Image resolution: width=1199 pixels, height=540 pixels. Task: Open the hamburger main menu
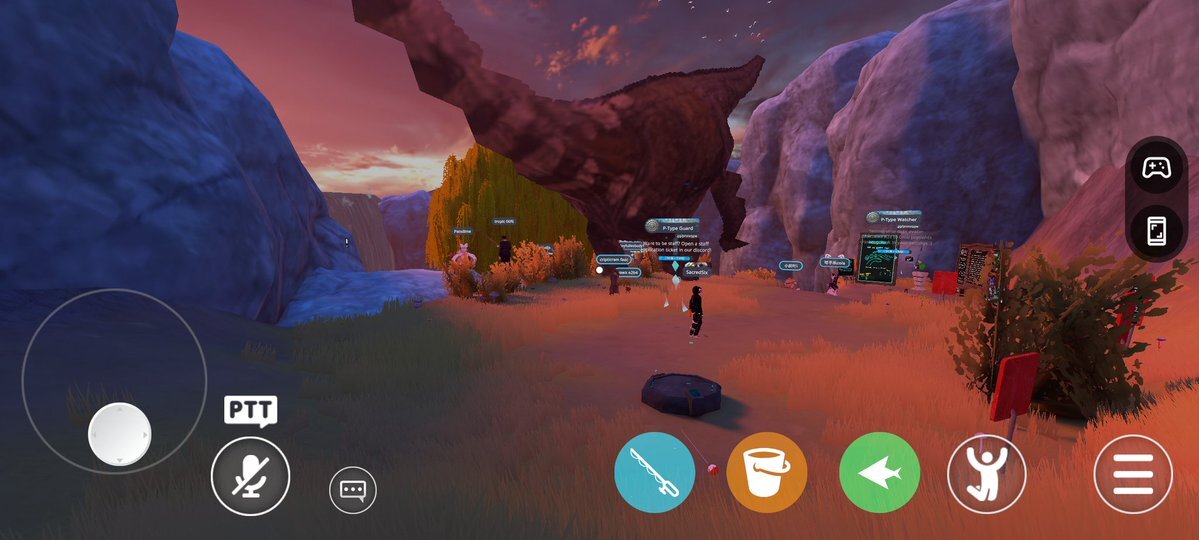click(1133, 473)
